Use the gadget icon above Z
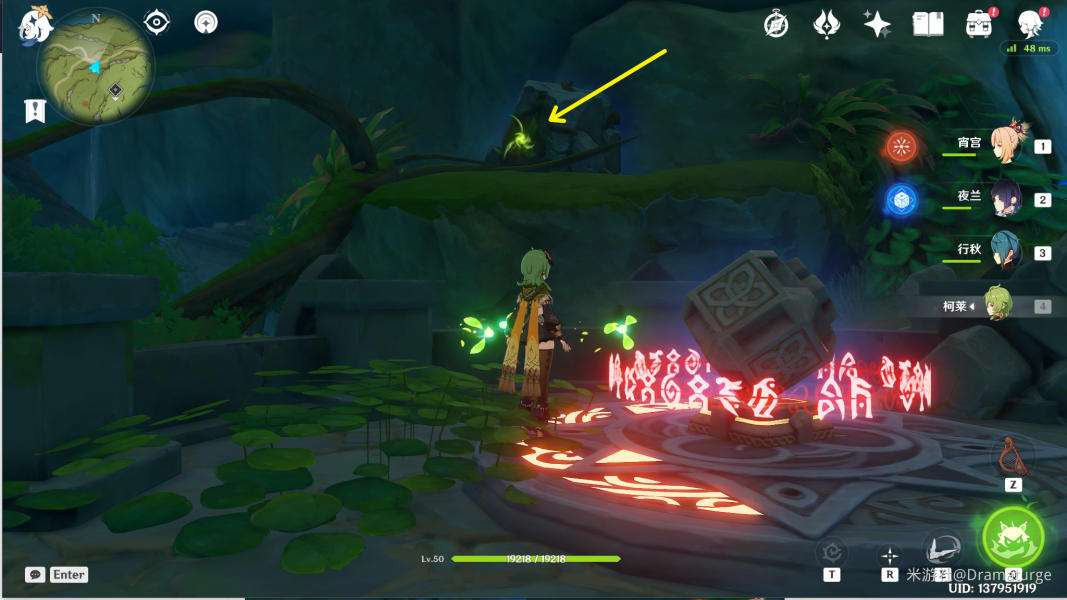The image size is (1067, 600). tap(1013, 455)
